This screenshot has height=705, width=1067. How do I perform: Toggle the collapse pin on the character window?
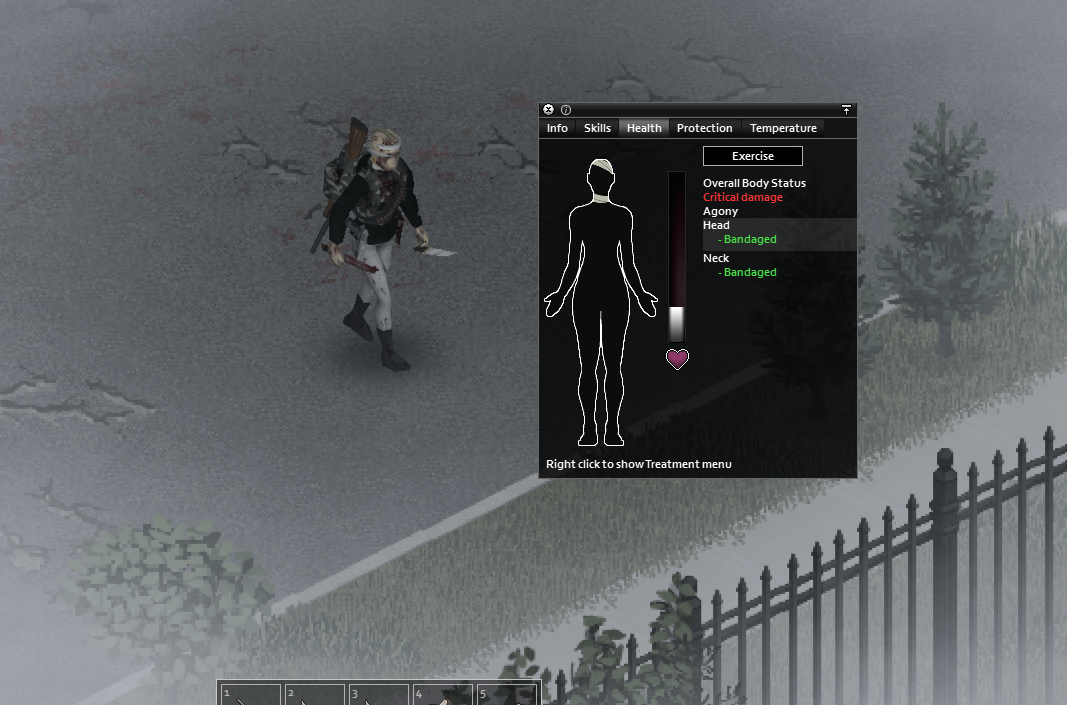coord(846,110)
